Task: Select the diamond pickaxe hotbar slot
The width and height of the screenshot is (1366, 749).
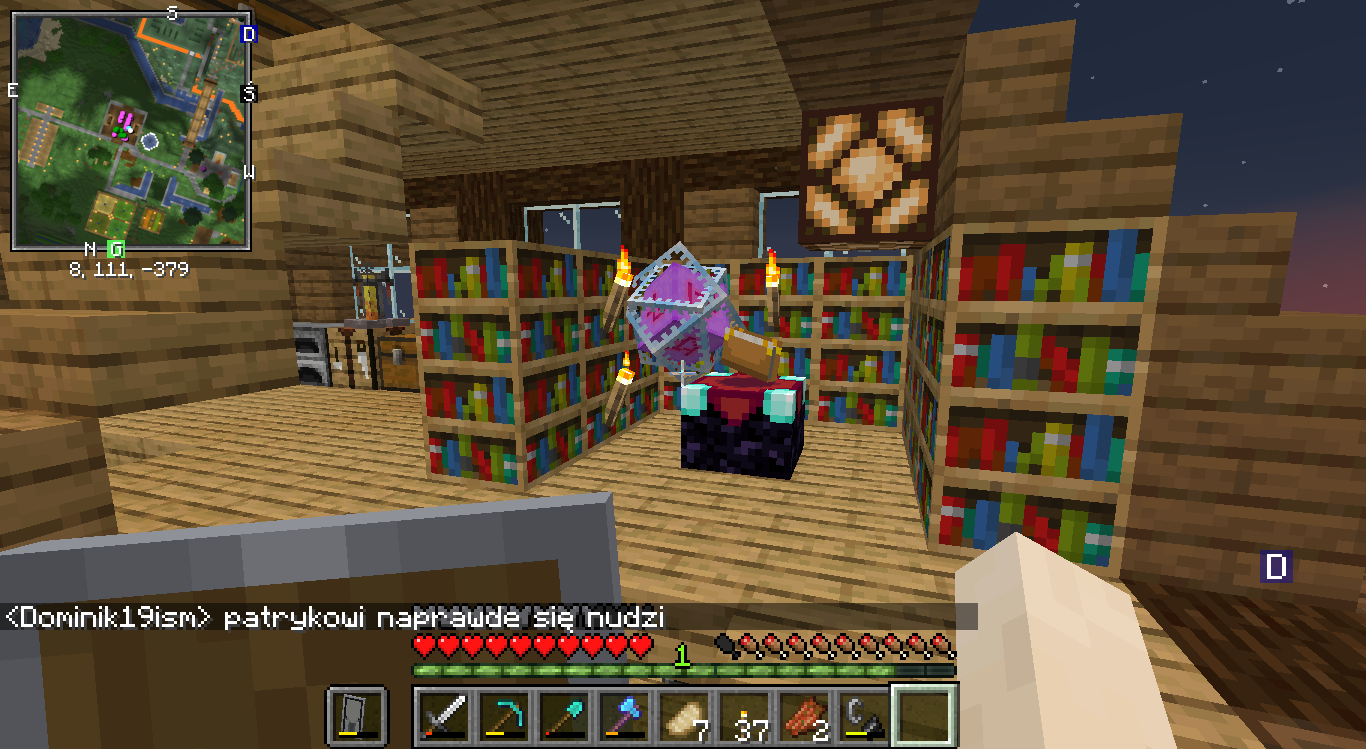Action: (503, 716)
